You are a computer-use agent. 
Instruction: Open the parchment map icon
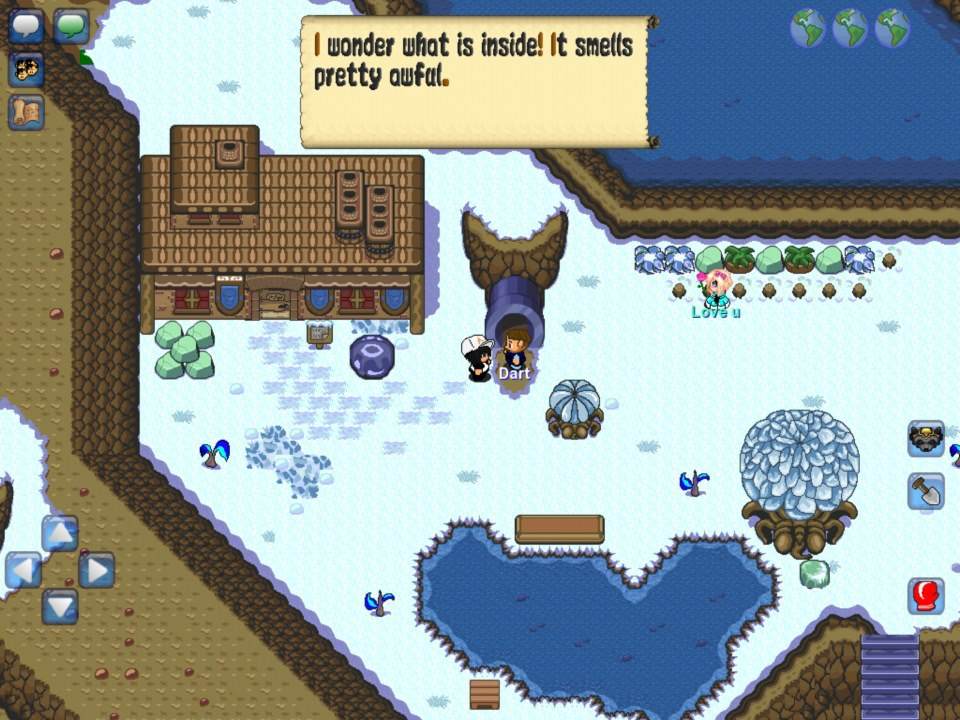pyautogui.click(x=26, y=112)
